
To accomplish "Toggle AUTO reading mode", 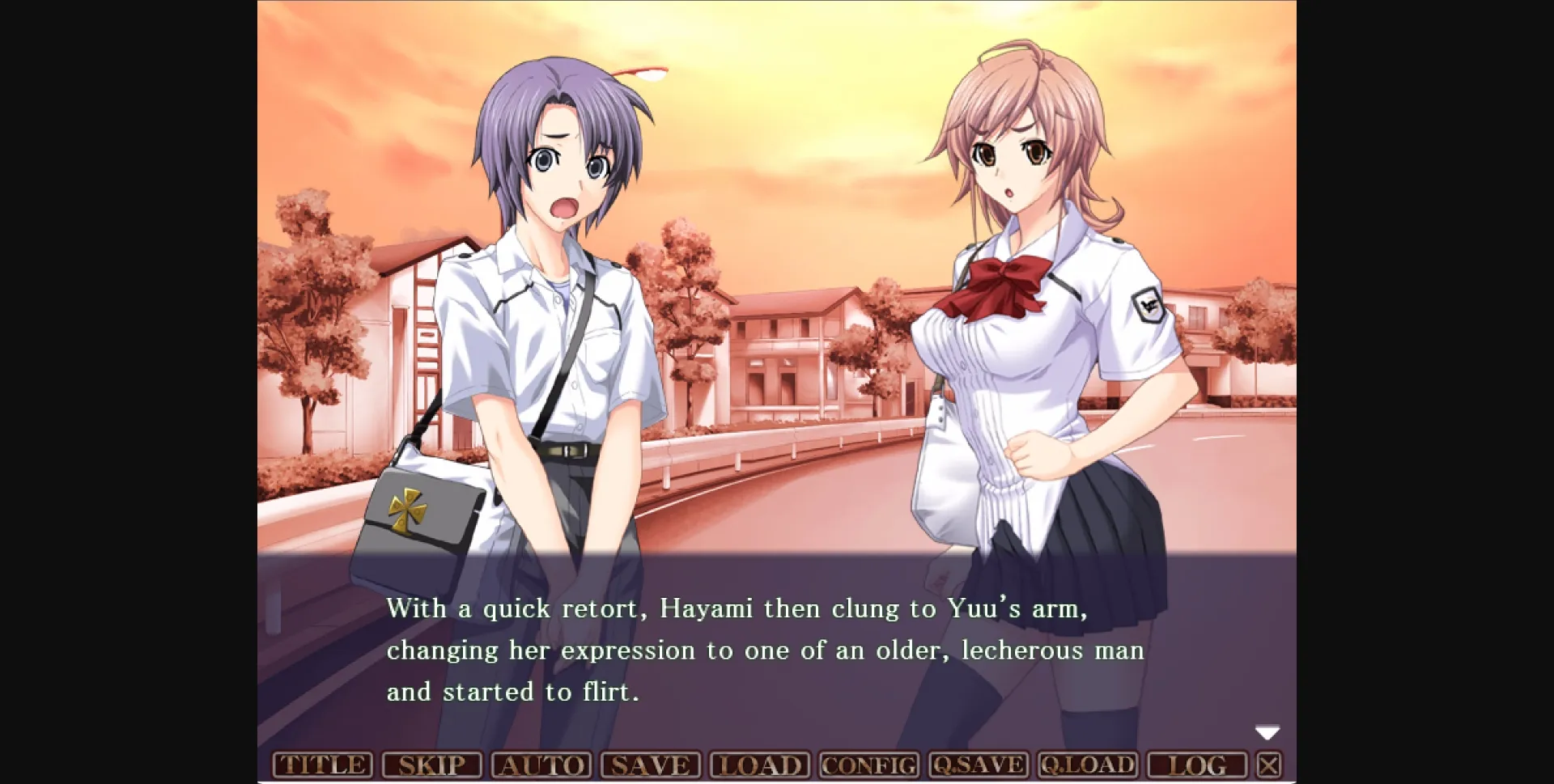I will 543,763.
